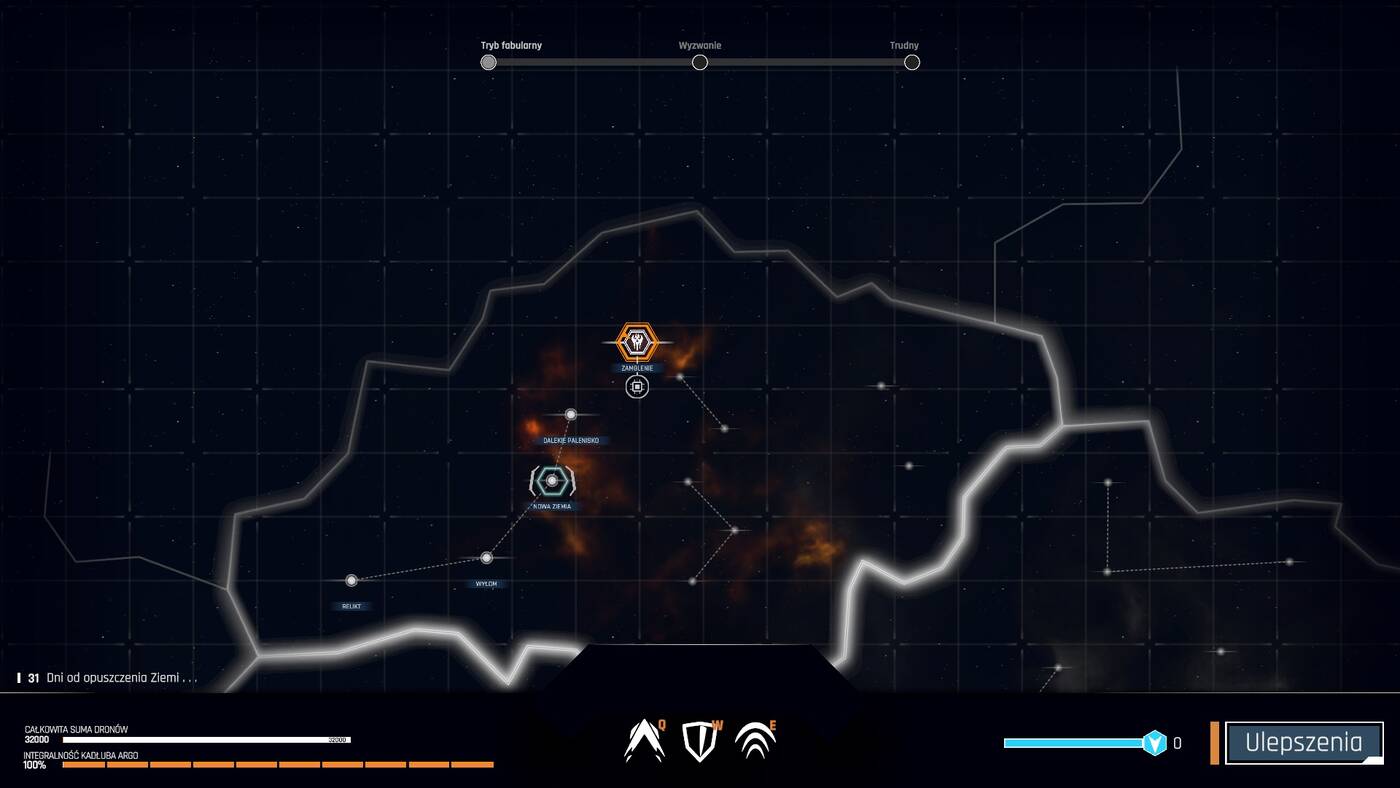
Task: Select the Relikt node marker
Action: [351, 578]
